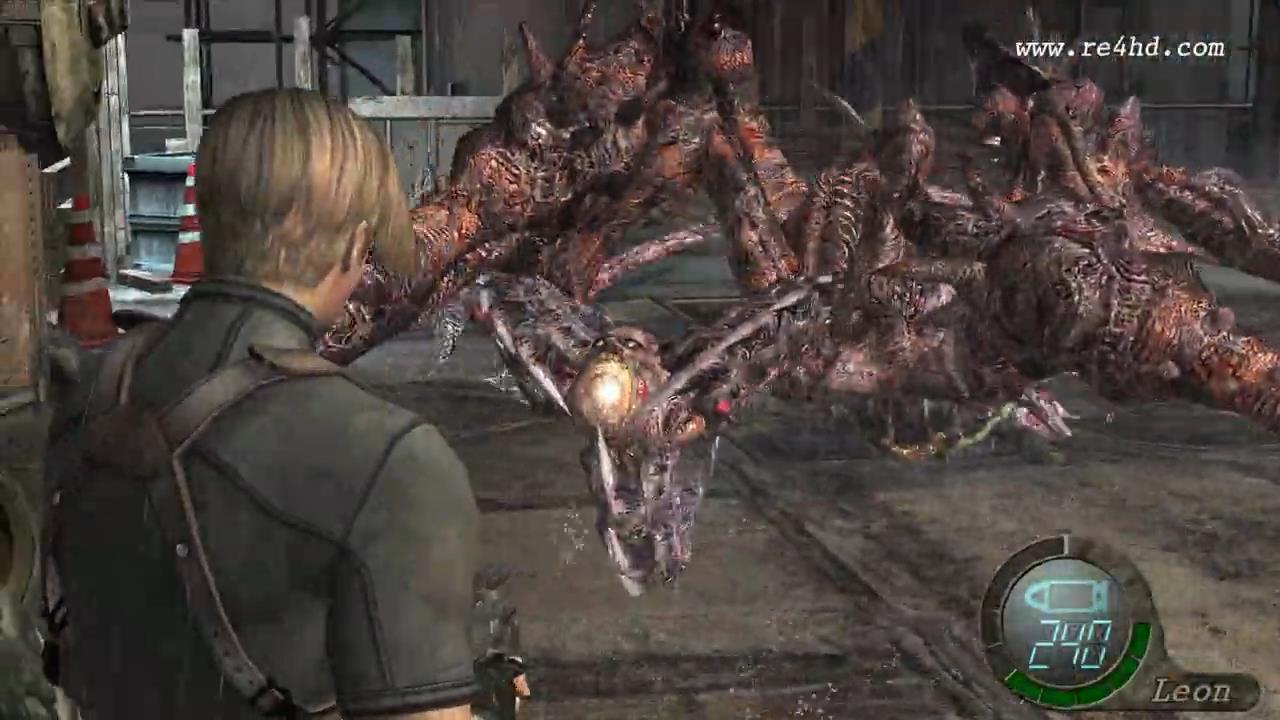Screen dimensions: 1280x720
Task: Select the Leon character name label
Action: [x=1191, y=691]
